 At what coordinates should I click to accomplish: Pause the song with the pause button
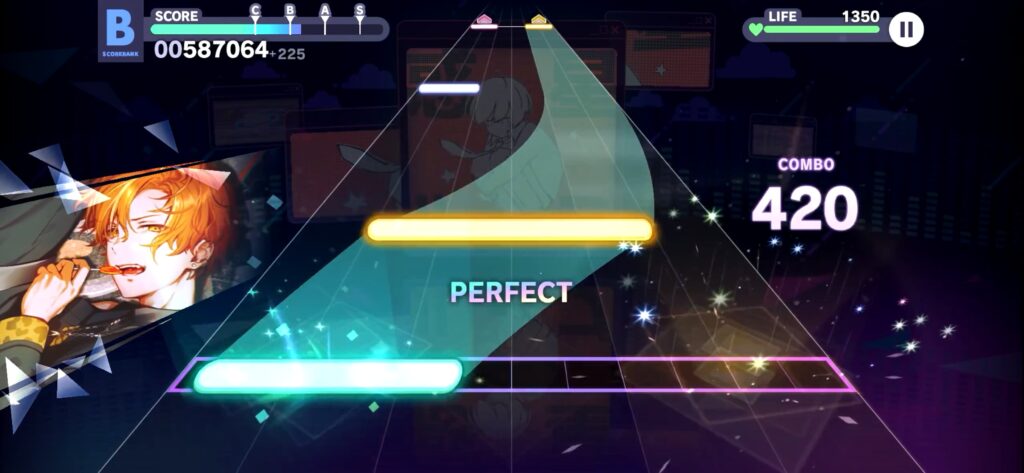coord(906,29)
